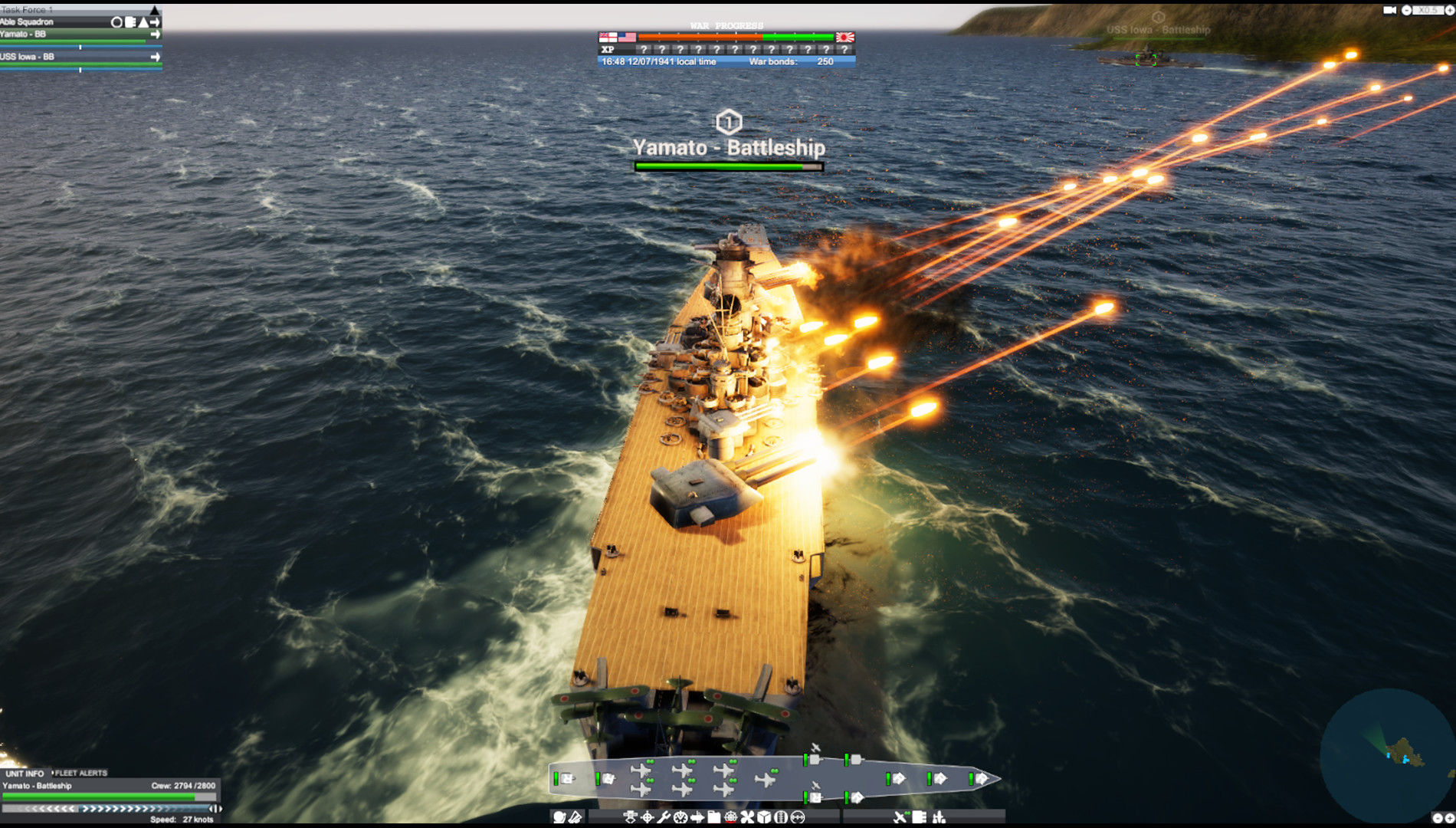Collapse the Task Force 1 panel arrow
The image size is (1456, 828).
coord(154,10)
